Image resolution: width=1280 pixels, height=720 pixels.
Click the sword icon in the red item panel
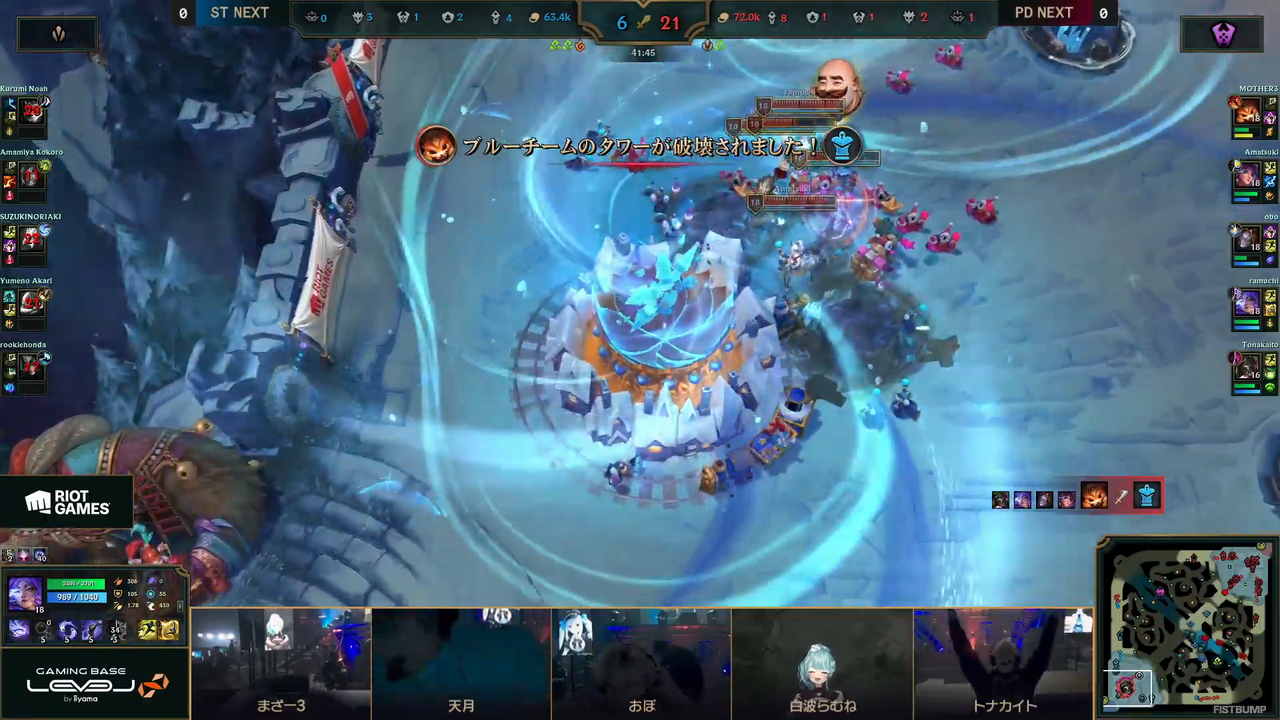pyautogui.click(x=1122, y=497)
